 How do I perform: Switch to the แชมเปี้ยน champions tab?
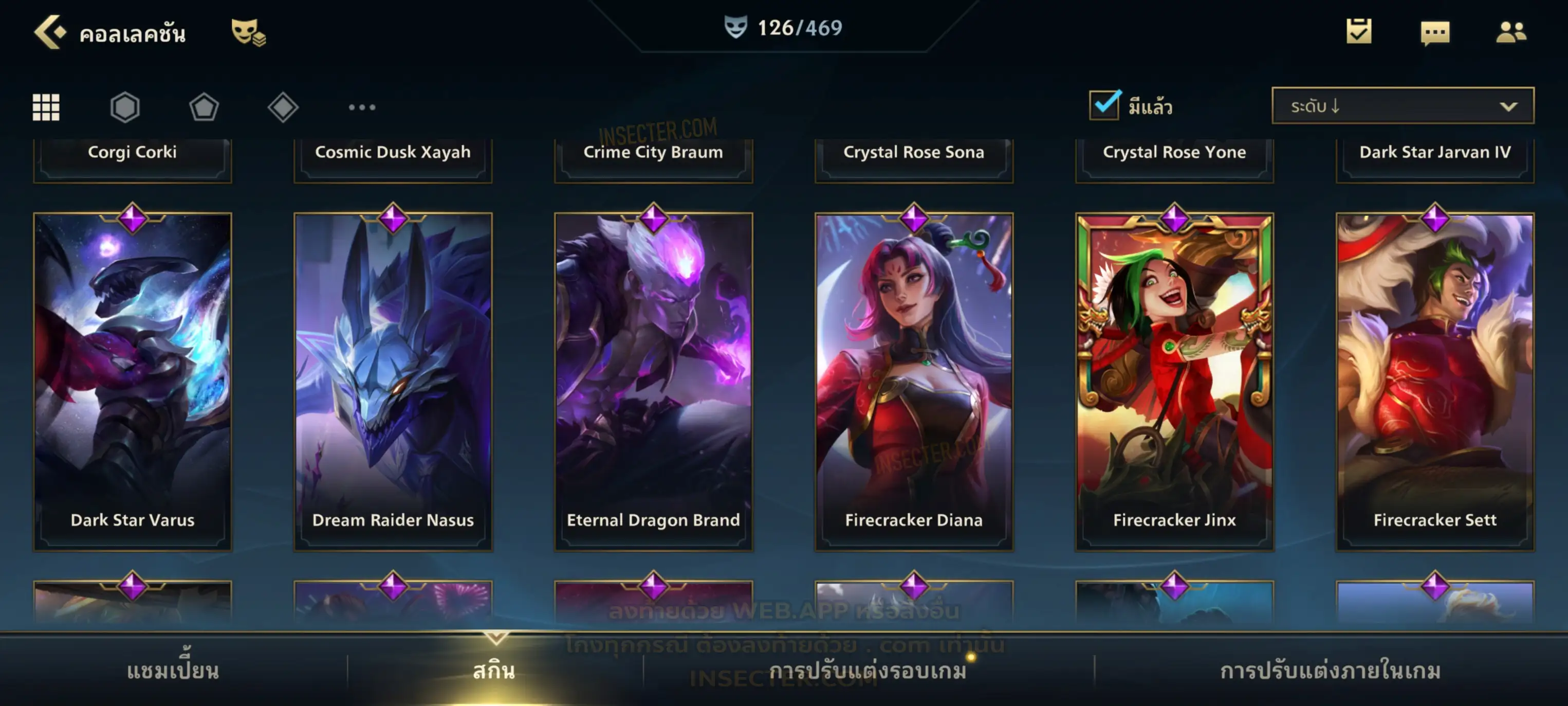coord(173,671)
